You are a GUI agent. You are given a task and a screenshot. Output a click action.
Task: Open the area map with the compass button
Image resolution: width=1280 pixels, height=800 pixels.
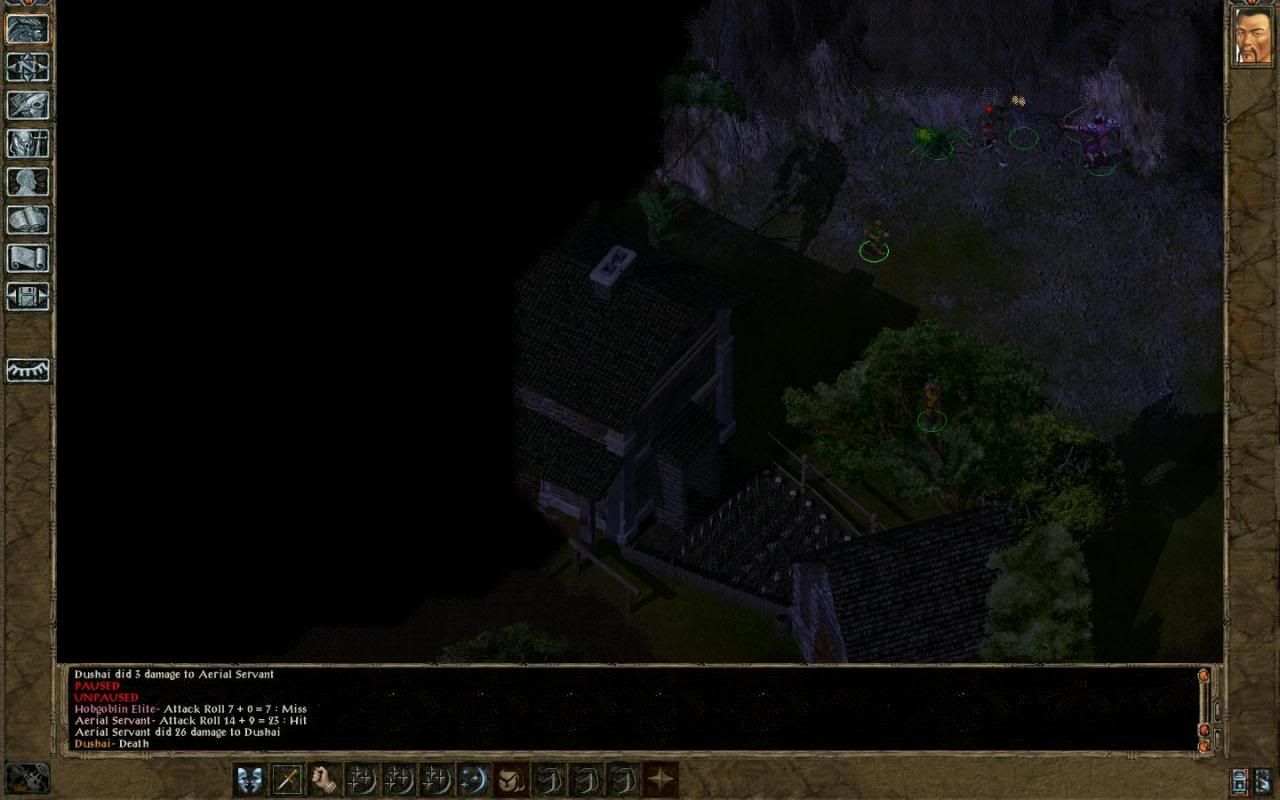[x=28, y=67]
